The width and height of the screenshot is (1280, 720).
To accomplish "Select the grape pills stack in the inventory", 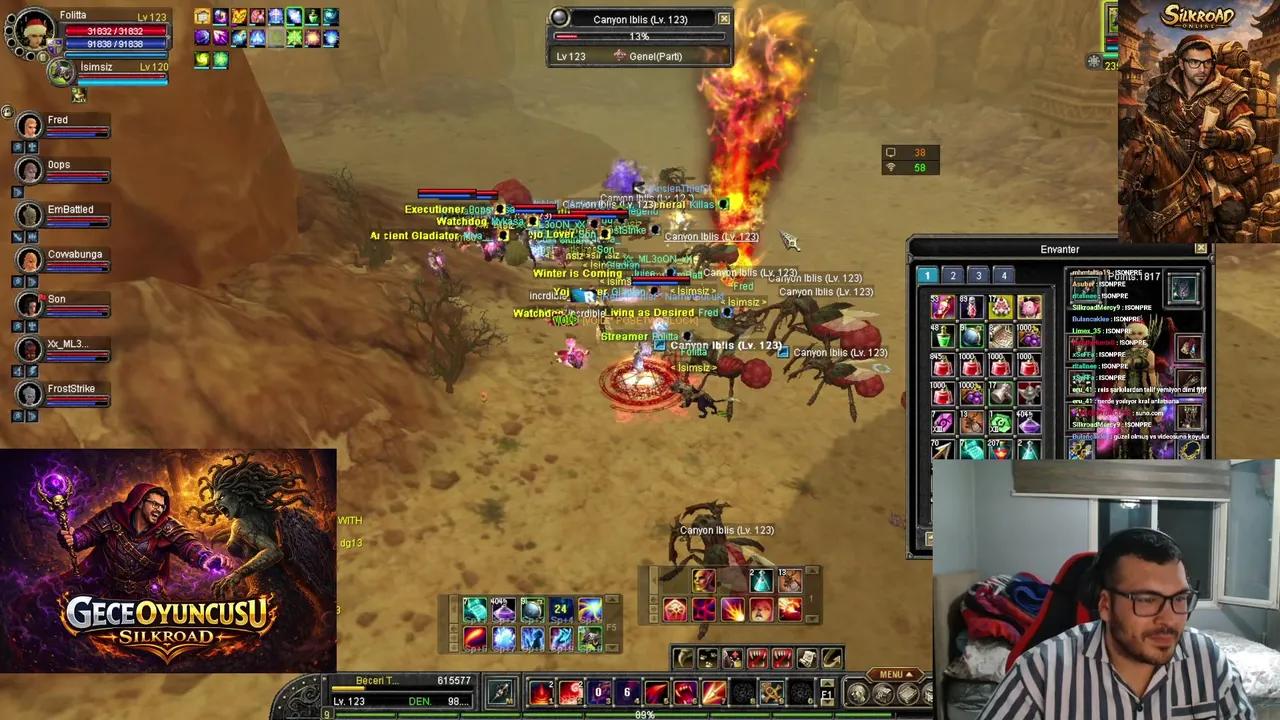I will tap(1028, 337).
